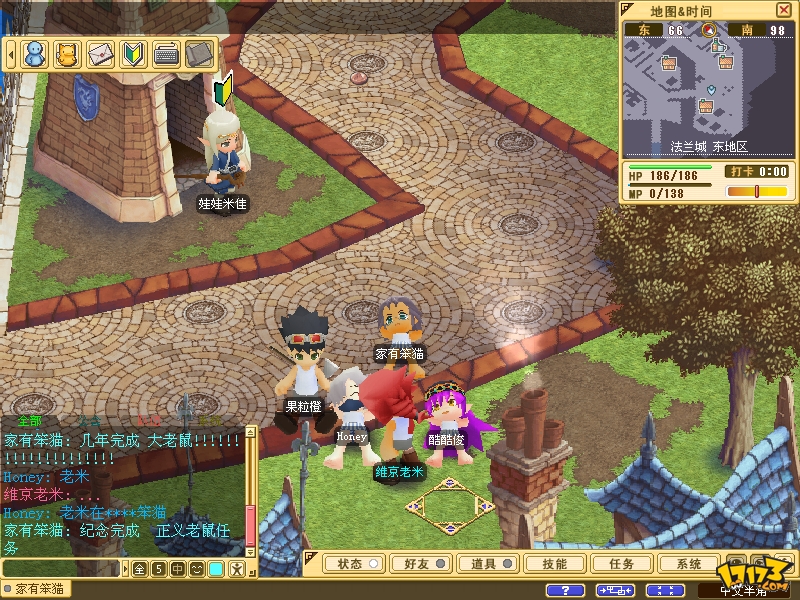The height and width of the screenshot is (600, 800).
Task: Open the mail envelope icon
Action: click(100, 53)
